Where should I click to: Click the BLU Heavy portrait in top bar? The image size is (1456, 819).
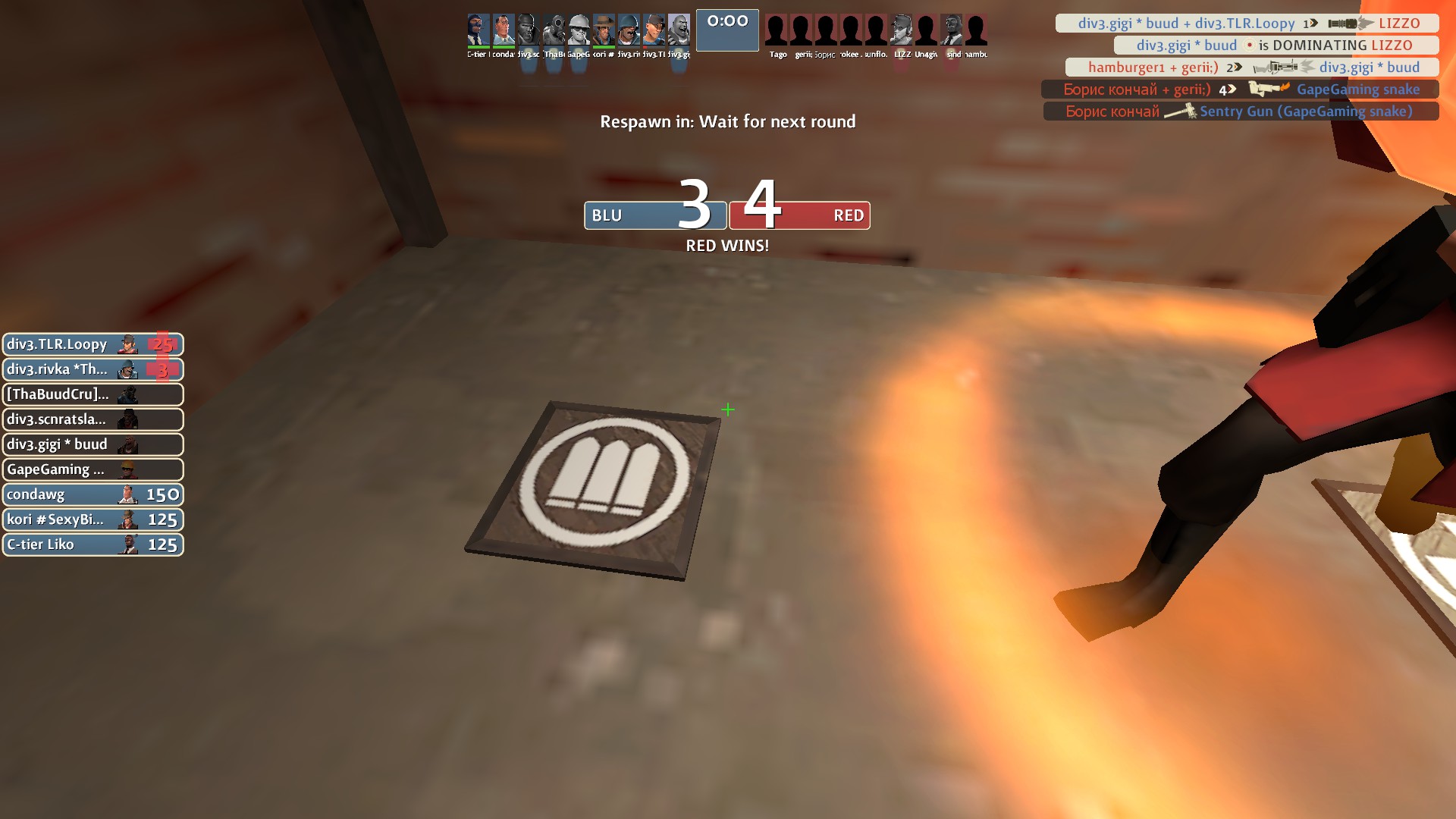[x=678, y=32]
